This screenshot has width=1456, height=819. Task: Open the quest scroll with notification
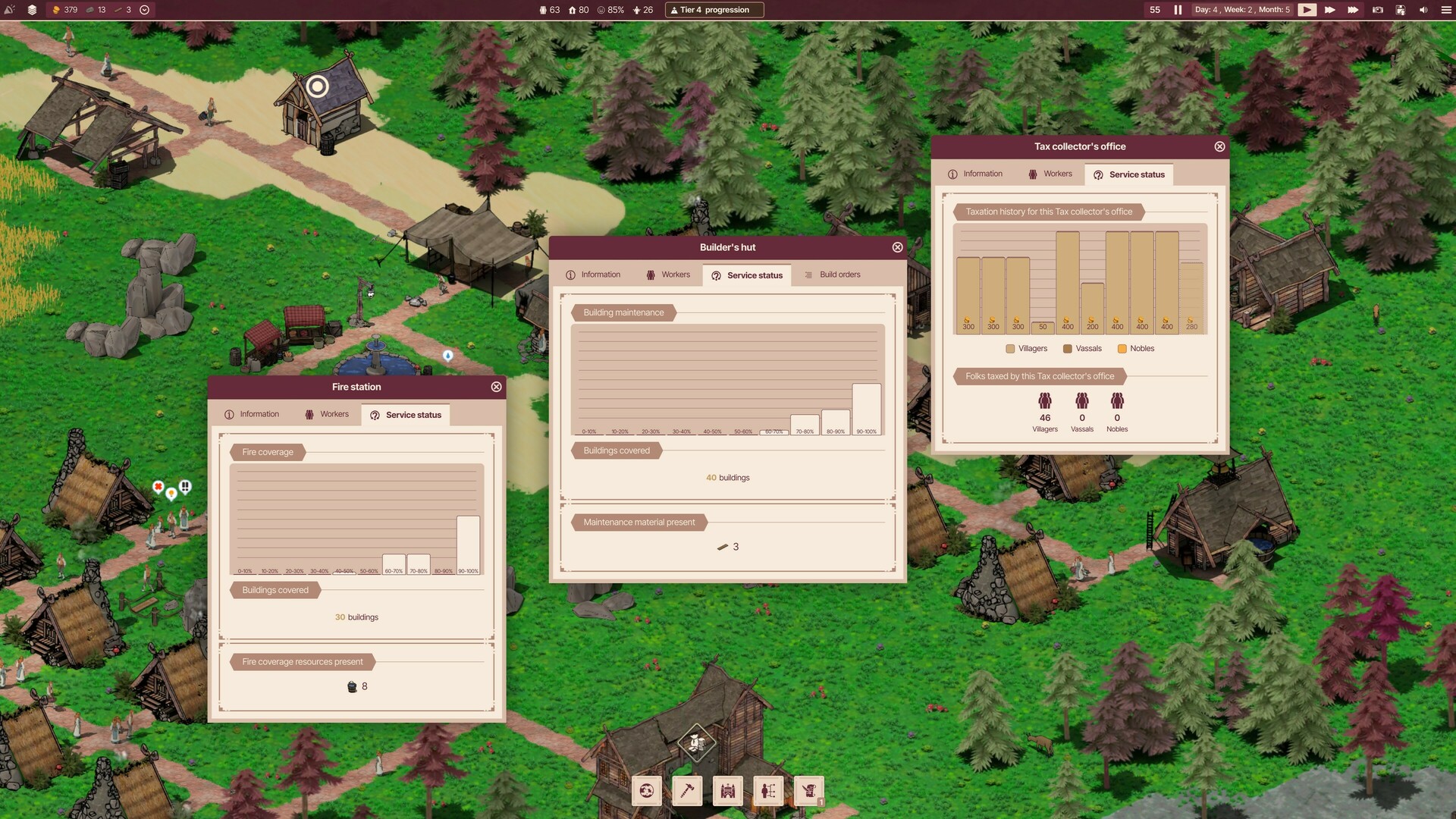(808, 791)
